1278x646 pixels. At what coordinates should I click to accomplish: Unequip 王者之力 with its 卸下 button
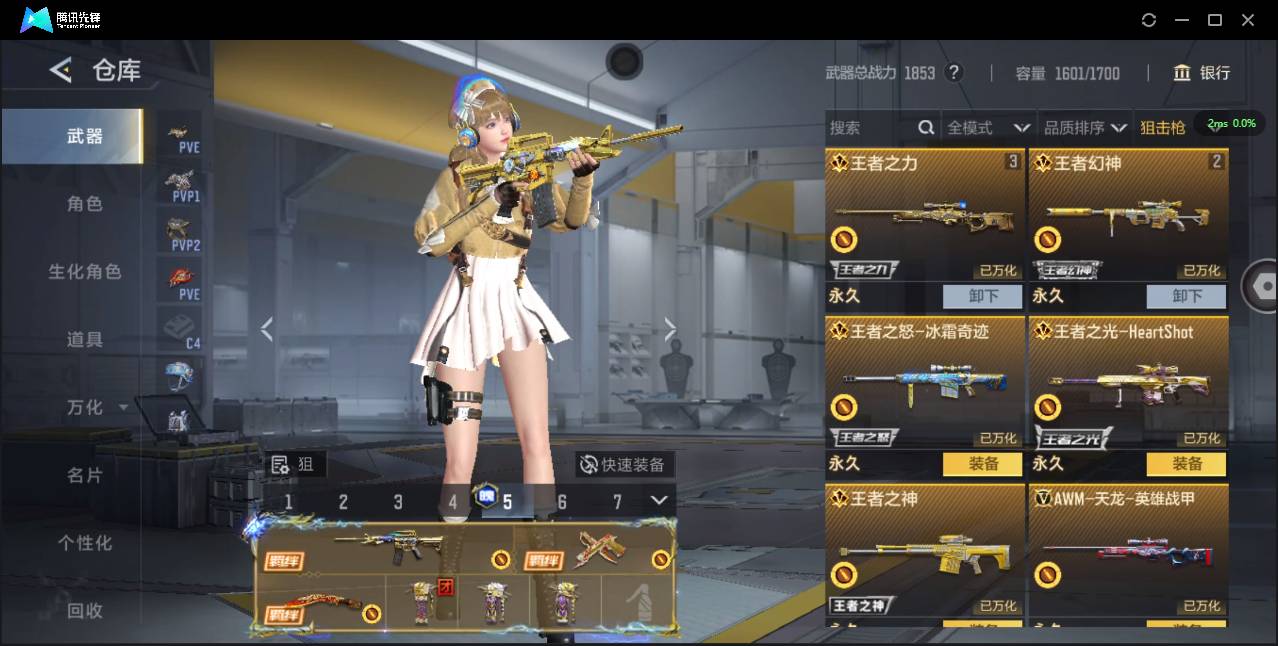click(982, 296)
